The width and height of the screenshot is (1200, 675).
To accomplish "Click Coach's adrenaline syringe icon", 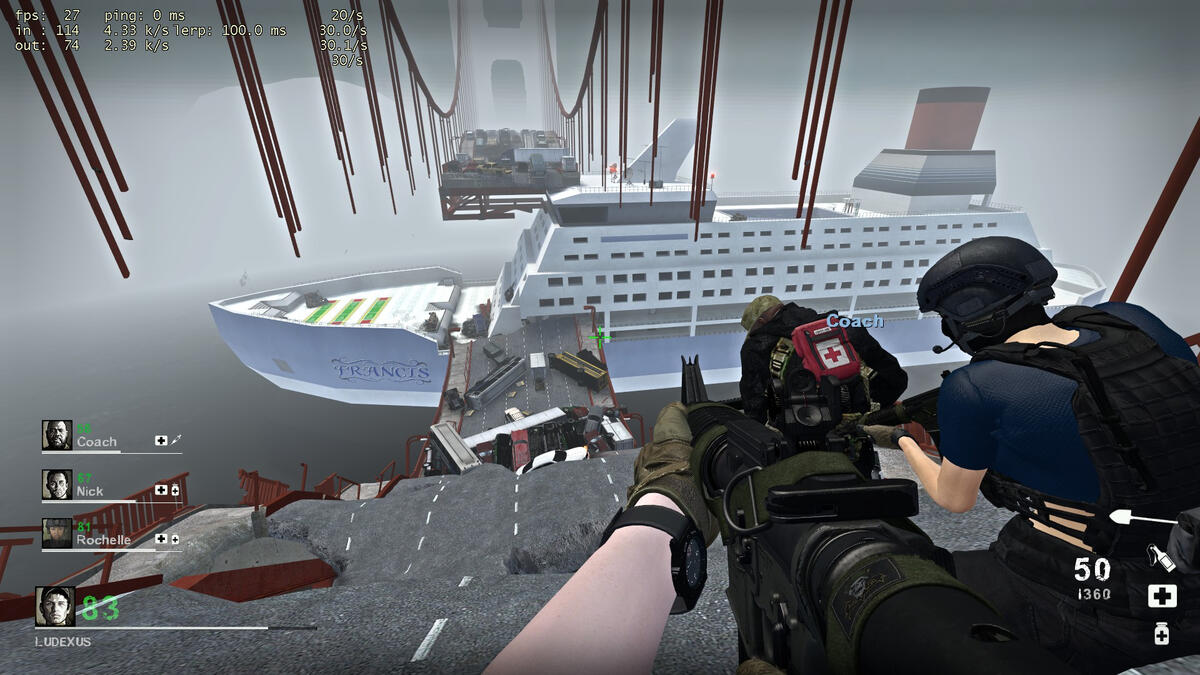I will coord(176,440).
